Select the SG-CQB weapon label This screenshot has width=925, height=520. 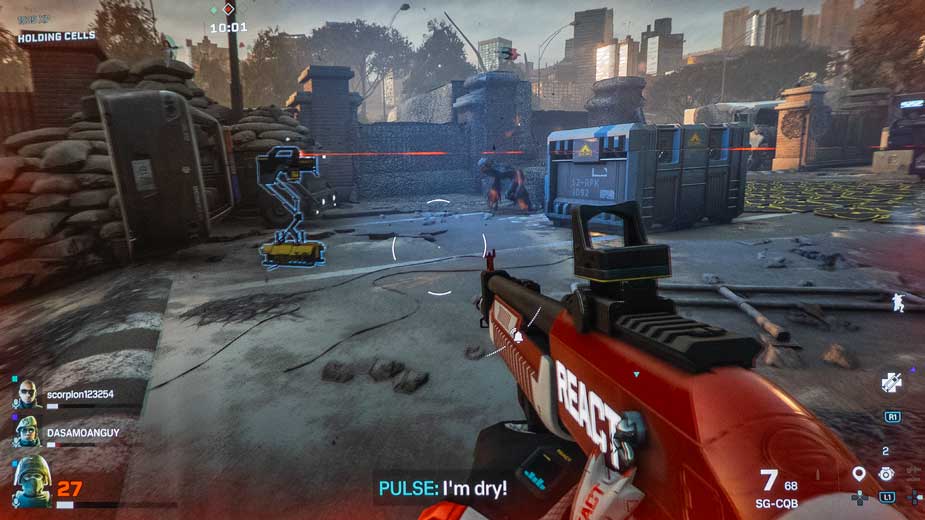tap(777, 502)
